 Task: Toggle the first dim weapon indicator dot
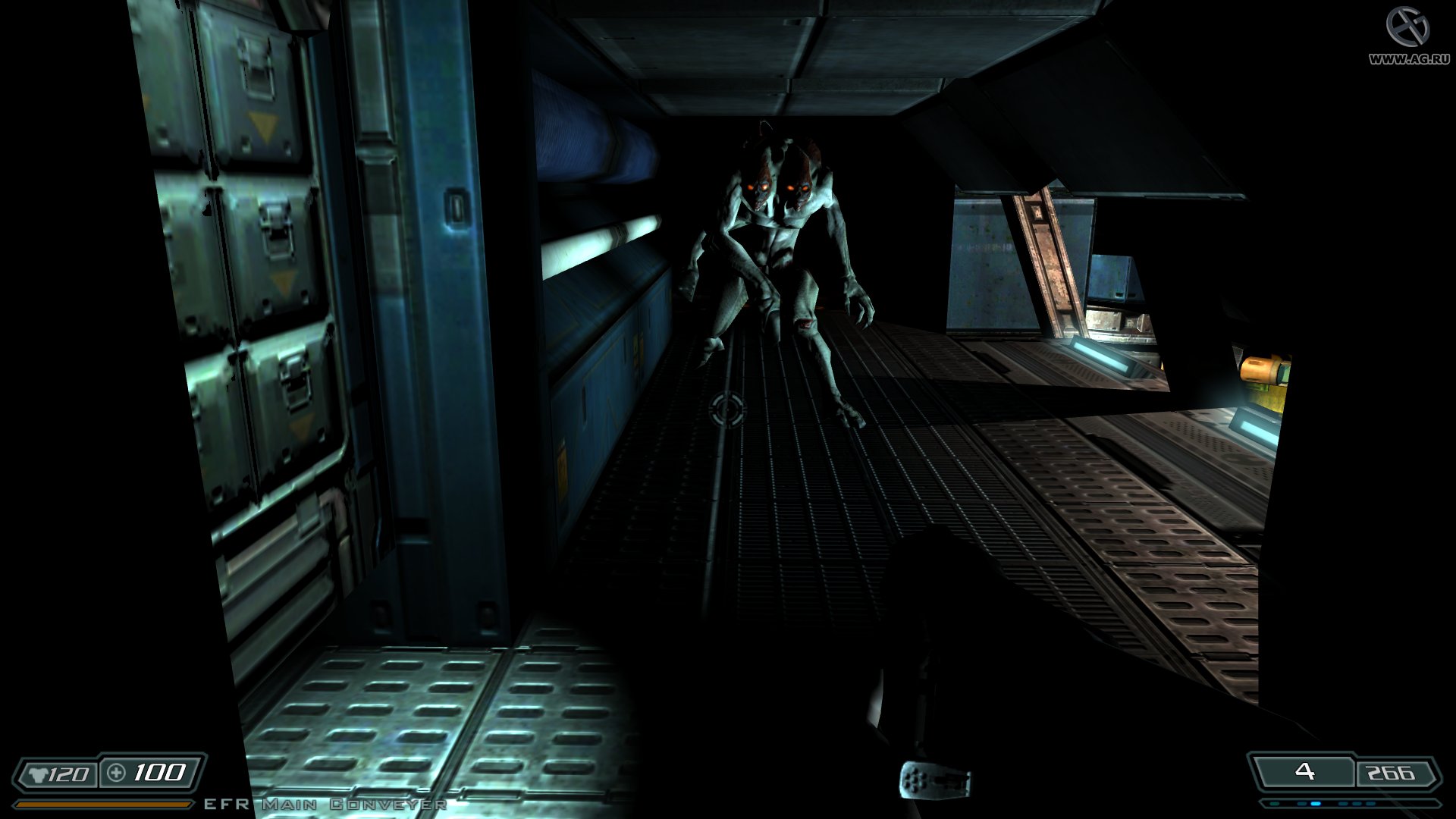1274,803
